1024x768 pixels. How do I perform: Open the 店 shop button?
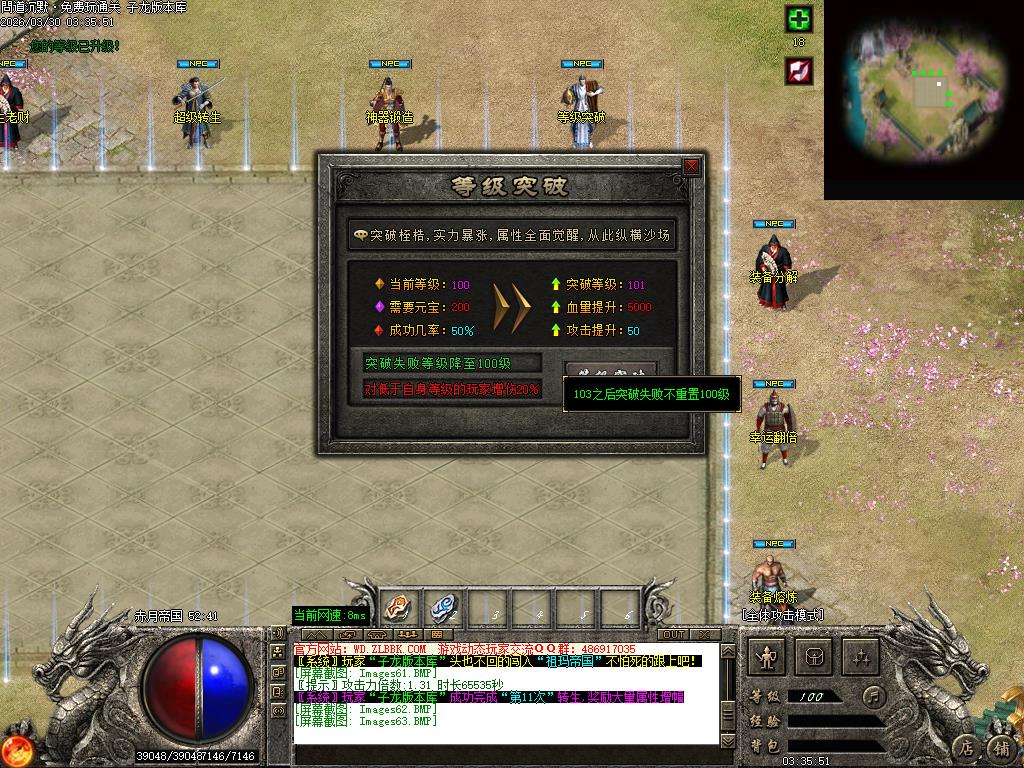tap(966, 746)
